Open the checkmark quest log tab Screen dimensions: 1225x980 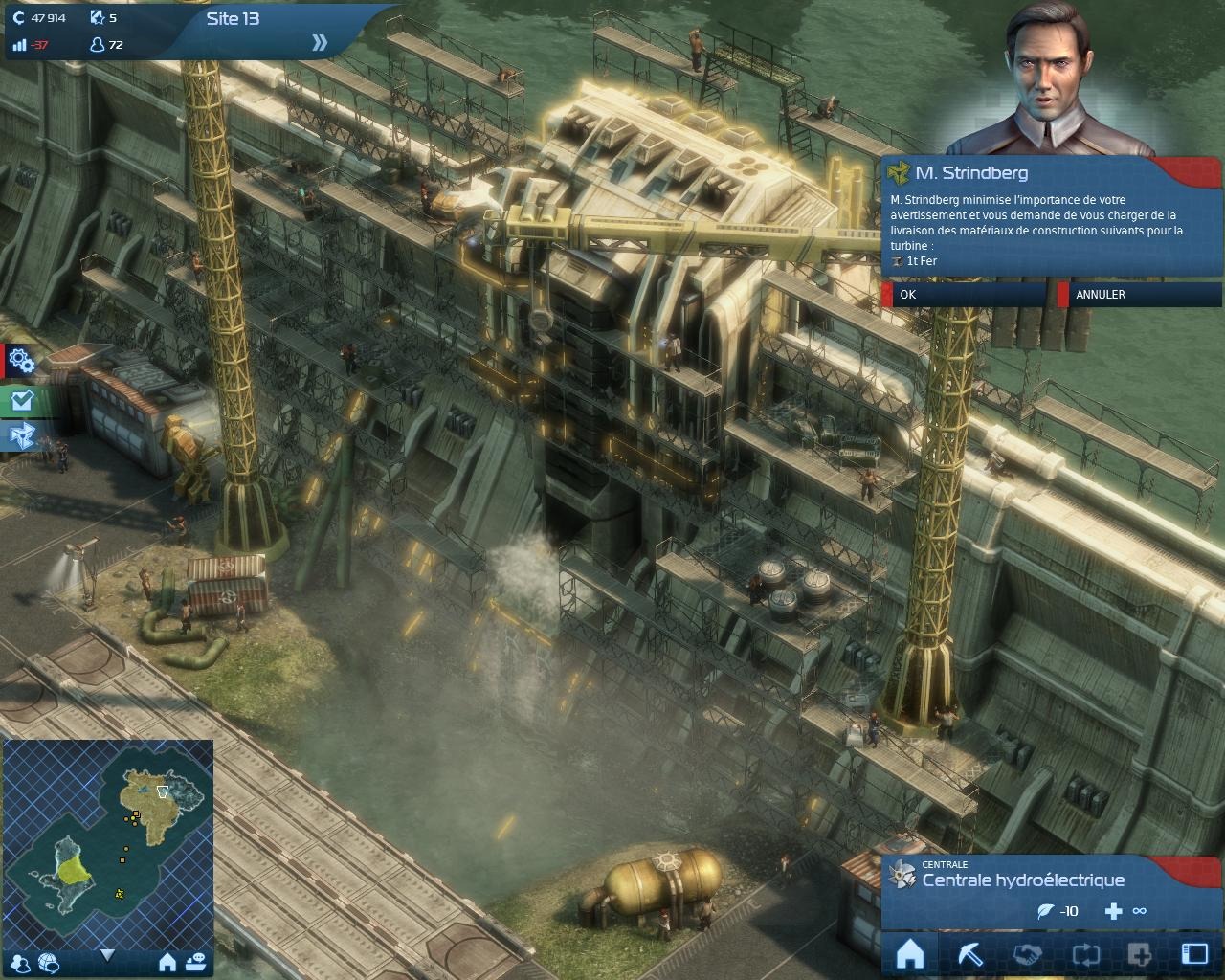(x=21, y=400)
